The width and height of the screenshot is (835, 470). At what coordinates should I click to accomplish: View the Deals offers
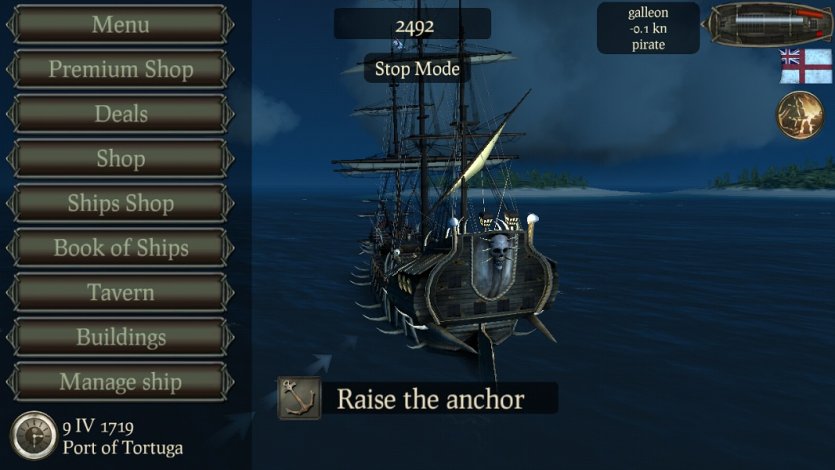pos(120,114)
